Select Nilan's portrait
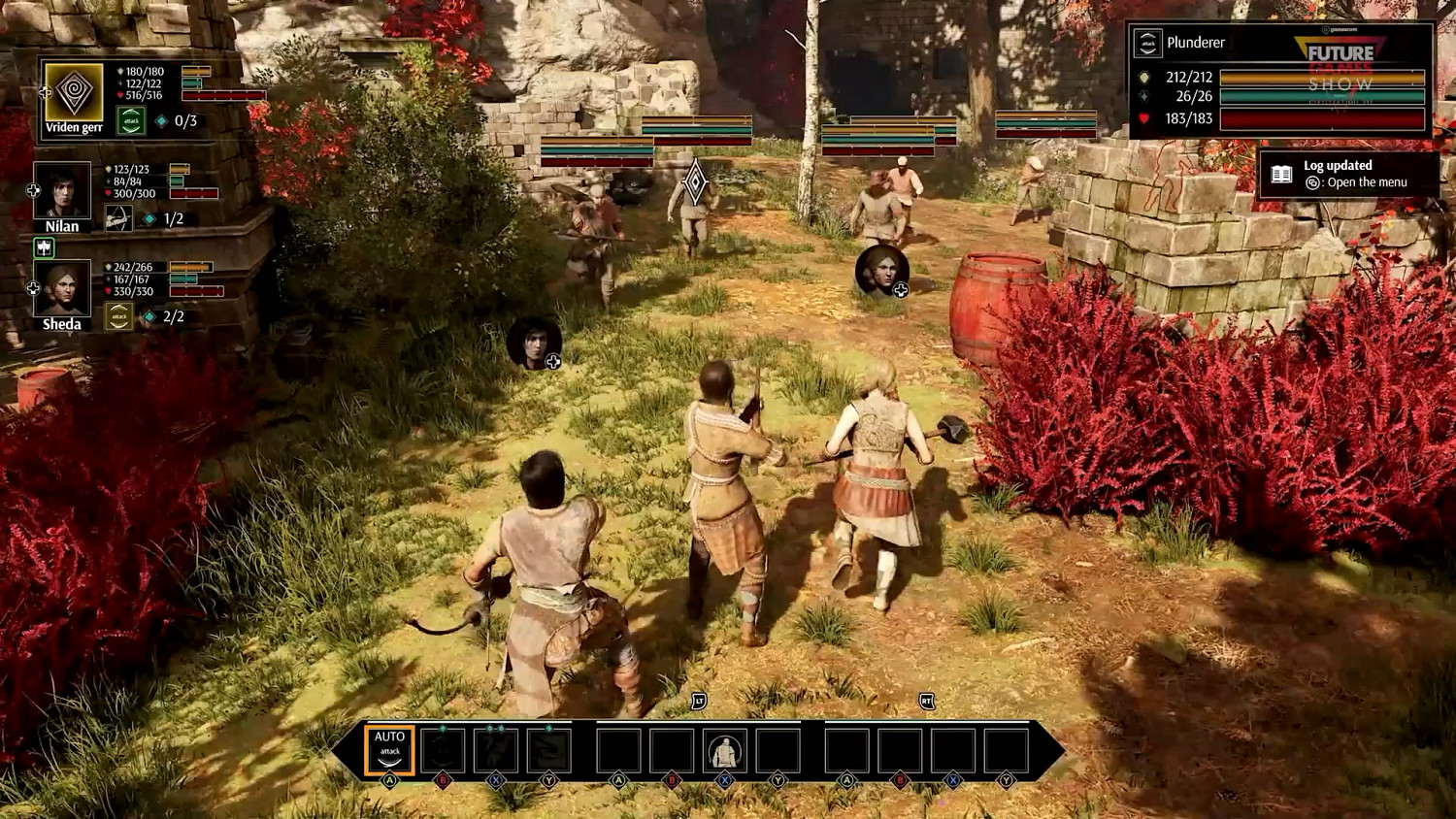This screenshot has height=819, width=1456. pos(61,192)
